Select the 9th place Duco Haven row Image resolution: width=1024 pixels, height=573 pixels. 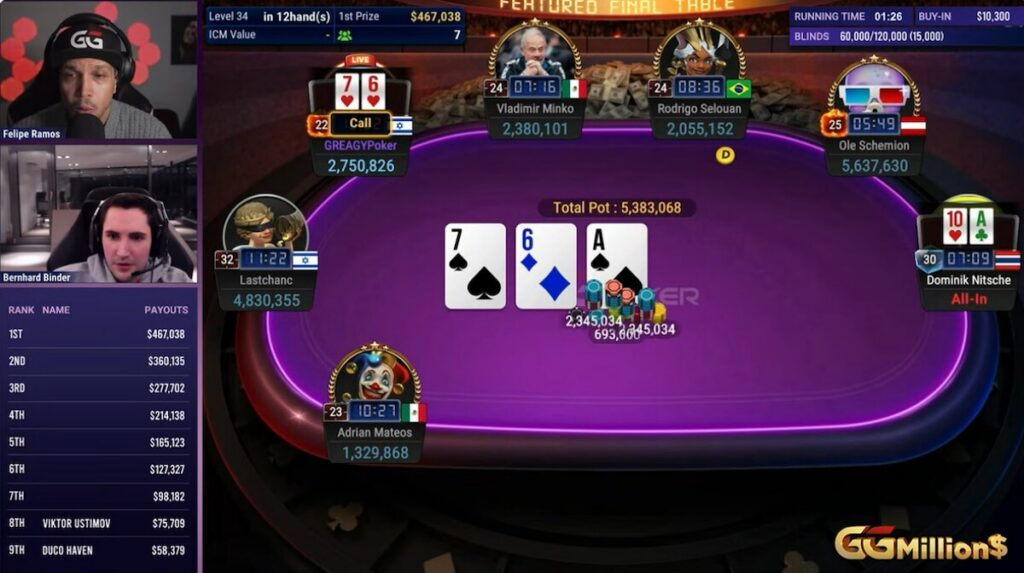coord(98,550)
